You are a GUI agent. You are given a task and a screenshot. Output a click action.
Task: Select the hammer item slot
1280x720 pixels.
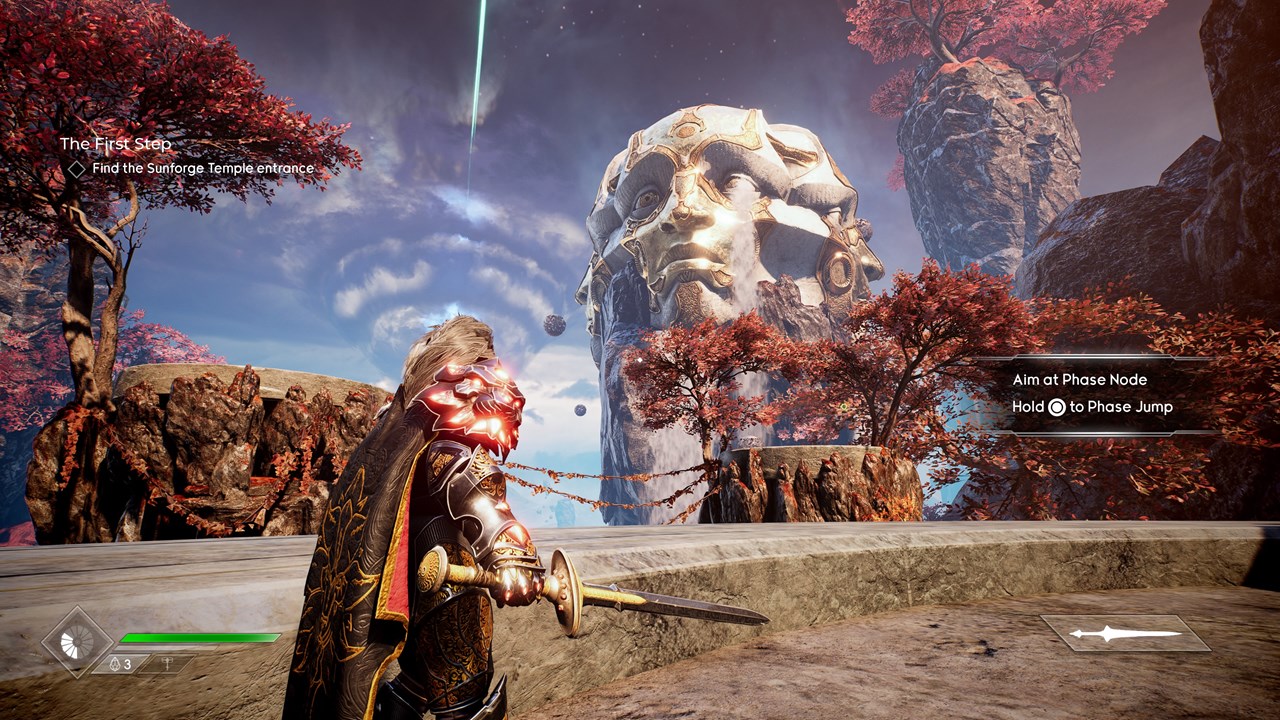pos(166,663)
